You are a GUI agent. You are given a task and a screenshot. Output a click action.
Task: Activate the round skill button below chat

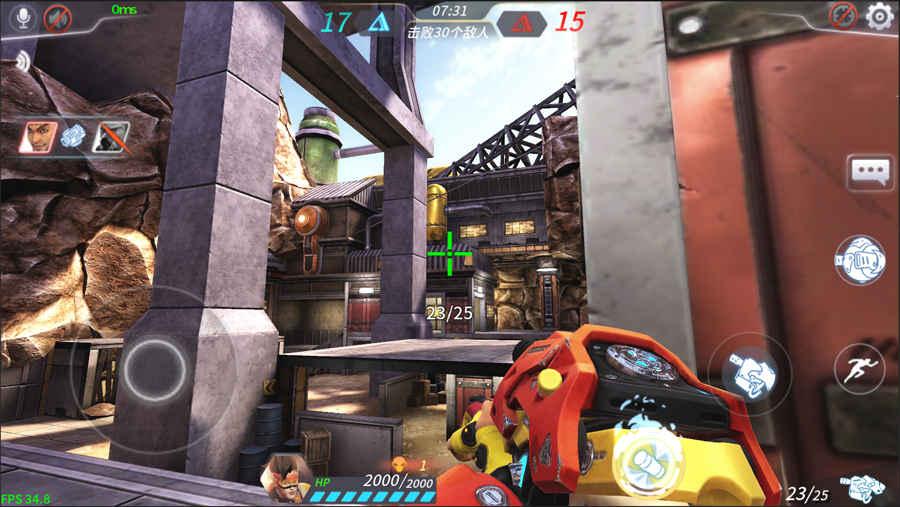point(859,260)
